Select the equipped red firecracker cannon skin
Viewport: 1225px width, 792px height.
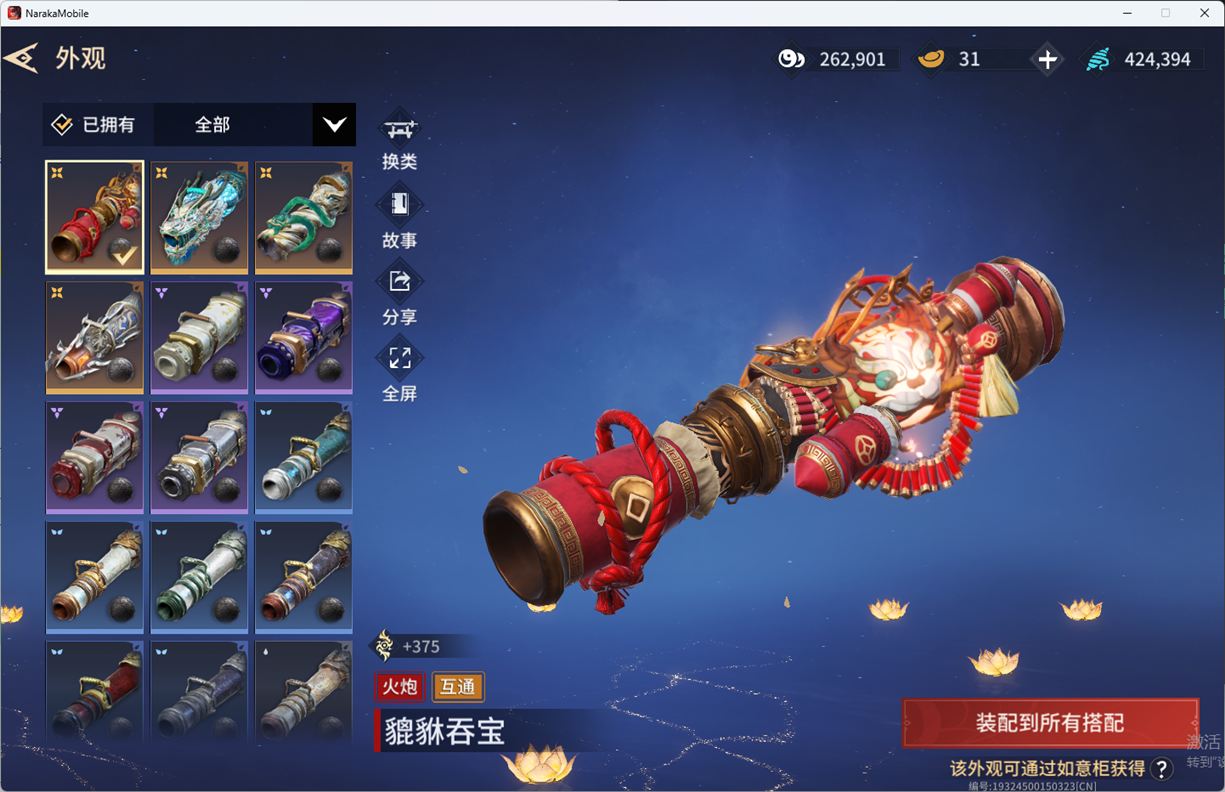(x=95, y=217)
